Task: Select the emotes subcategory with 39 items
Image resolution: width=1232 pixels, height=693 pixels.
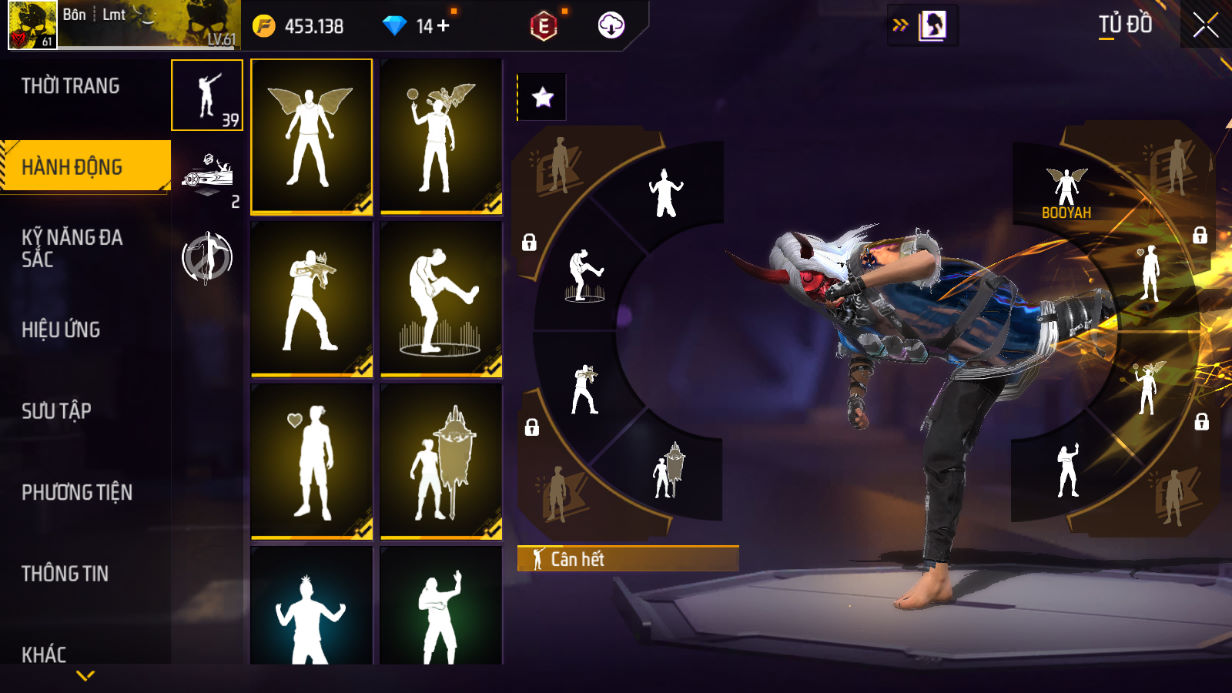Action: pos(207,95)
